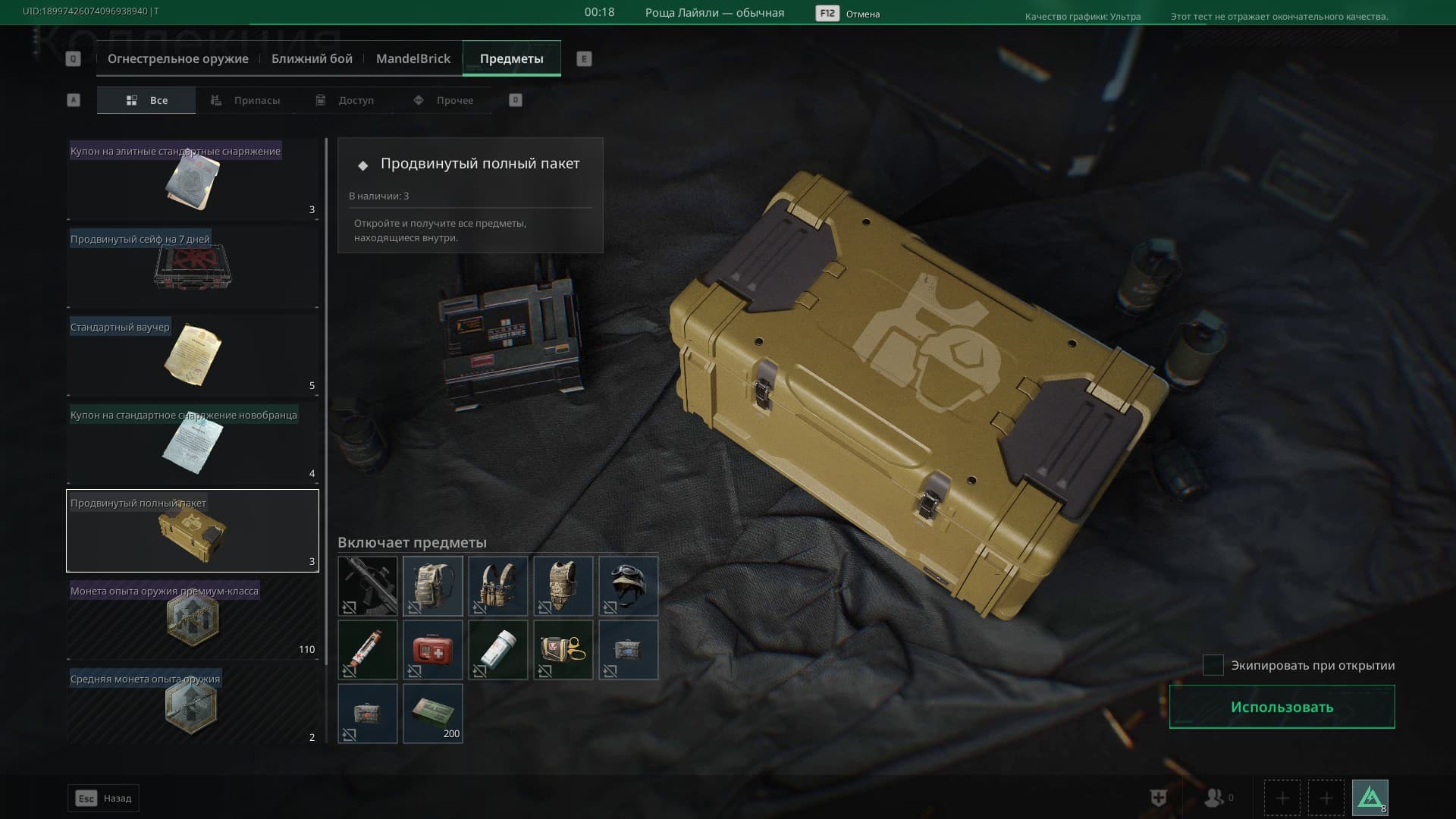Switch to the Прочее filter
The image size is (1456, 819).
click(x=444, y=100)
